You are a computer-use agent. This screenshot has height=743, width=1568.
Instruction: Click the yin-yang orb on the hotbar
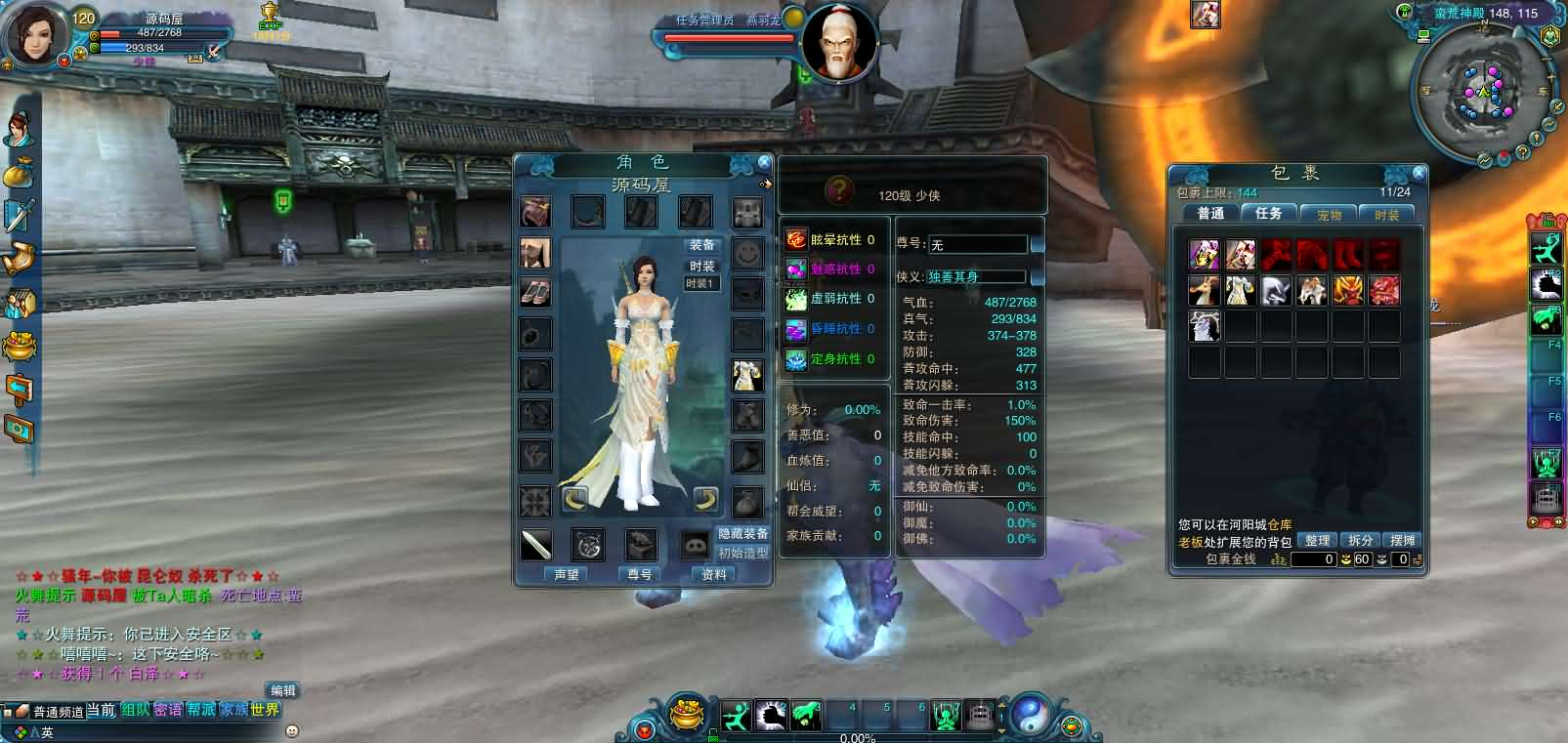[1029, 716]
